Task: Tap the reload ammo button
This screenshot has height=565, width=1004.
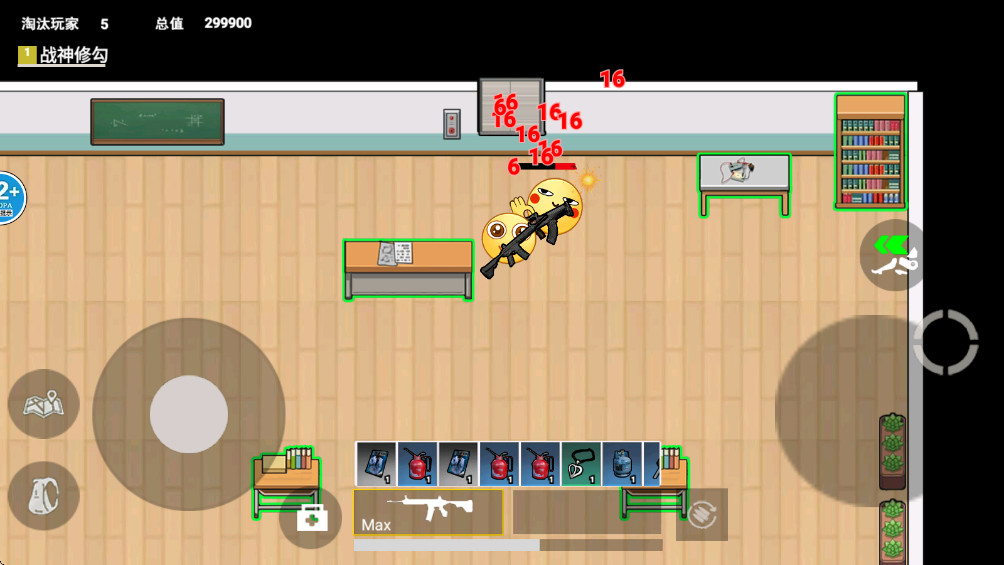Action: tap(701, 514)
